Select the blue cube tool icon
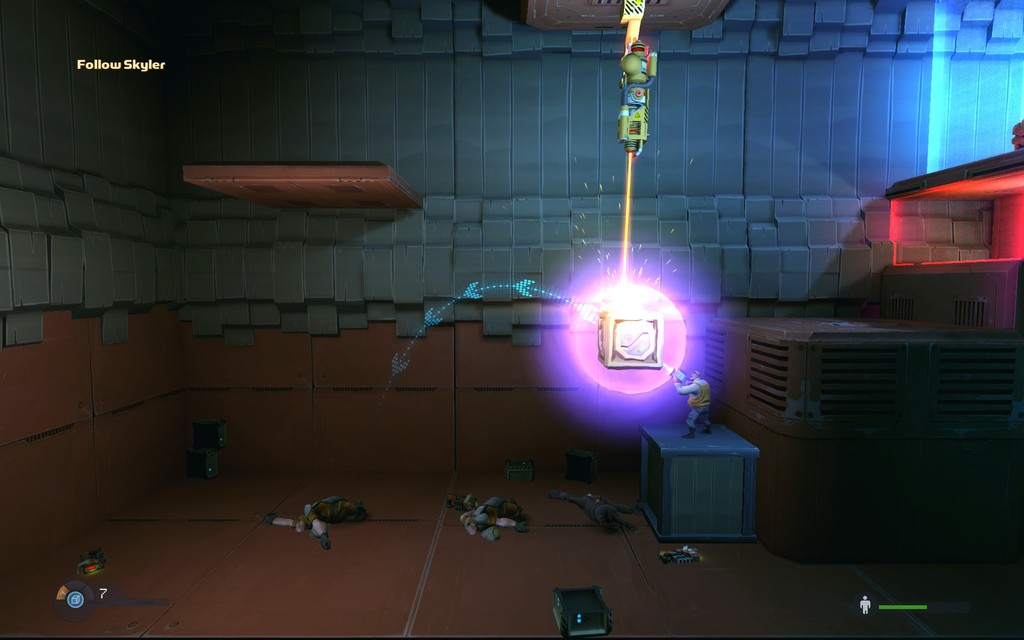Image resolution: width=1024 pixels, height=640 pixels. pyautogui.click(x=75, y=599)
